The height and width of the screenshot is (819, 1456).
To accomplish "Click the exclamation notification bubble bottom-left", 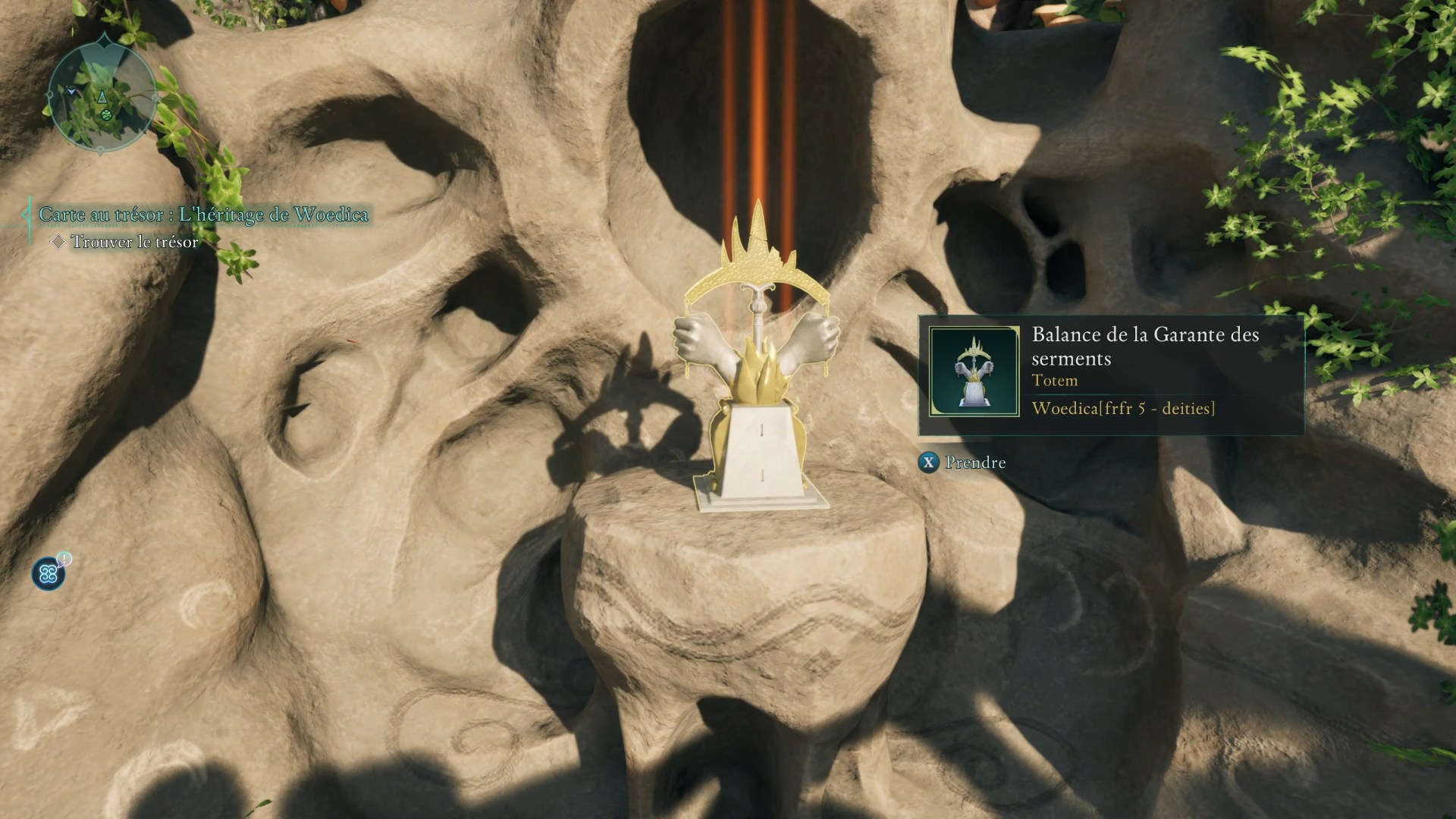I will tap(64, 559).
